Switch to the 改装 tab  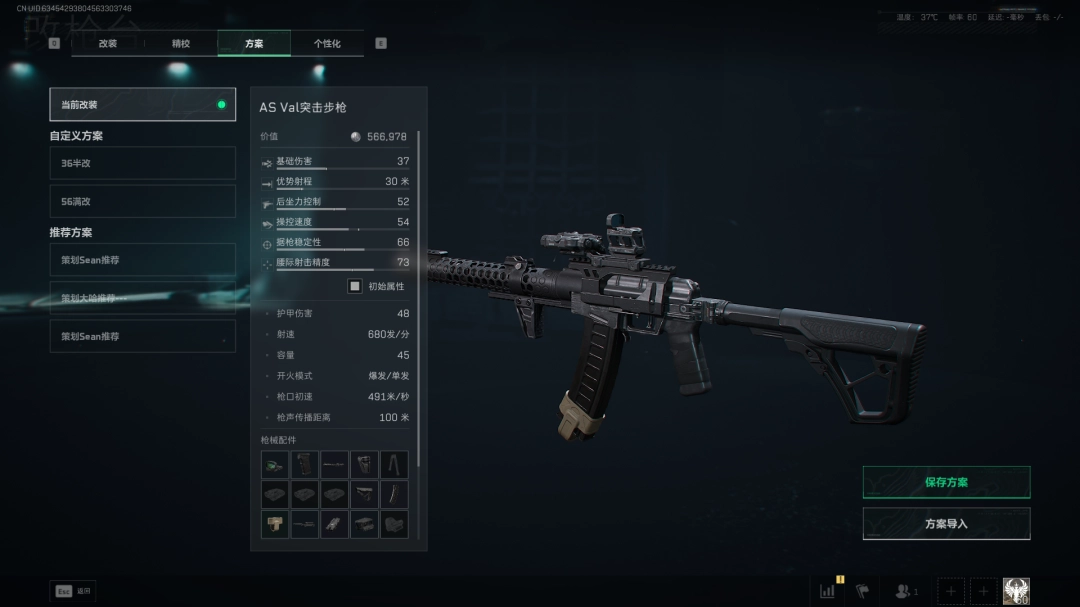(x=107, y=43)
